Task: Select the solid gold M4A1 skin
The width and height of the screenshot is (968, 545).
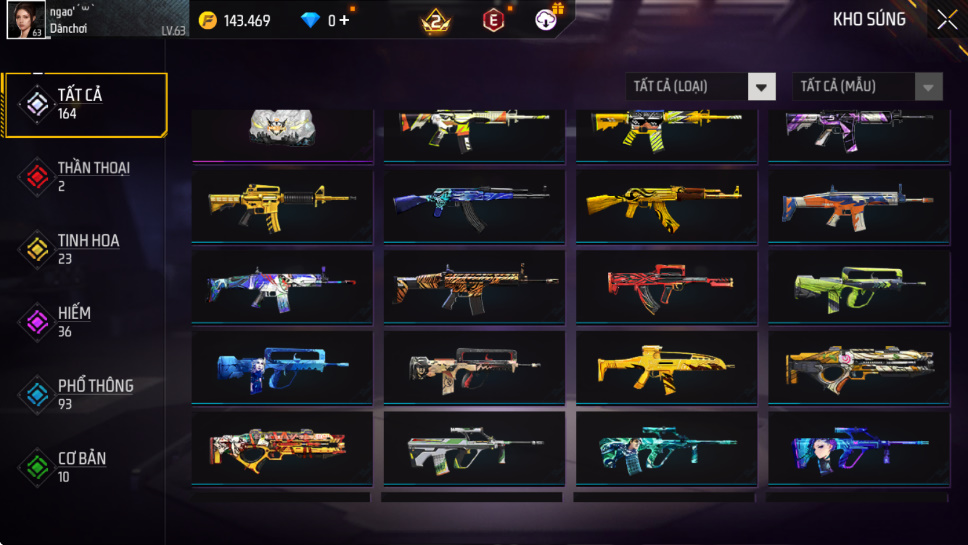Action: click(281, 204)
